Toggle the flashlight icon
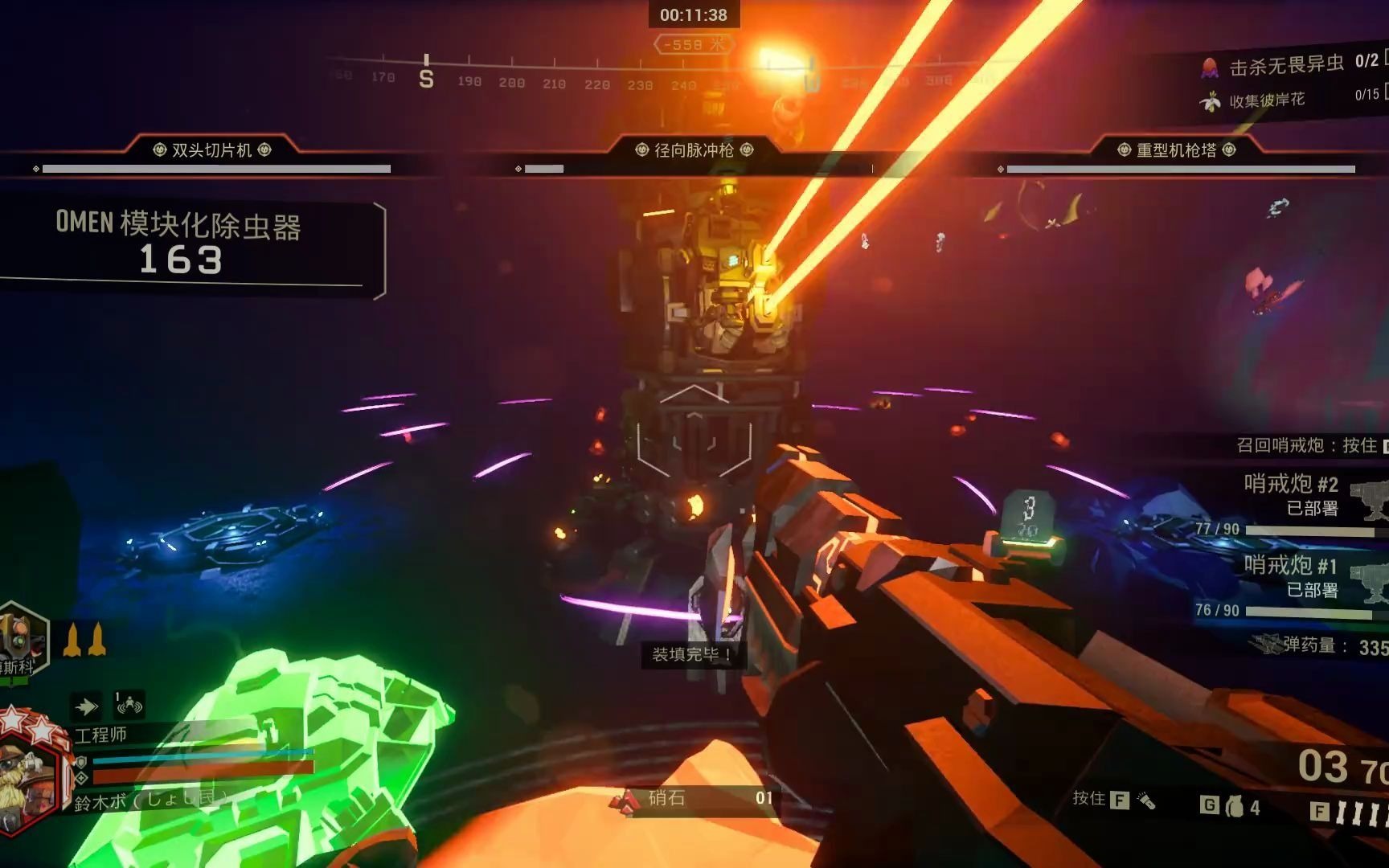 [x=1146, y=800]
